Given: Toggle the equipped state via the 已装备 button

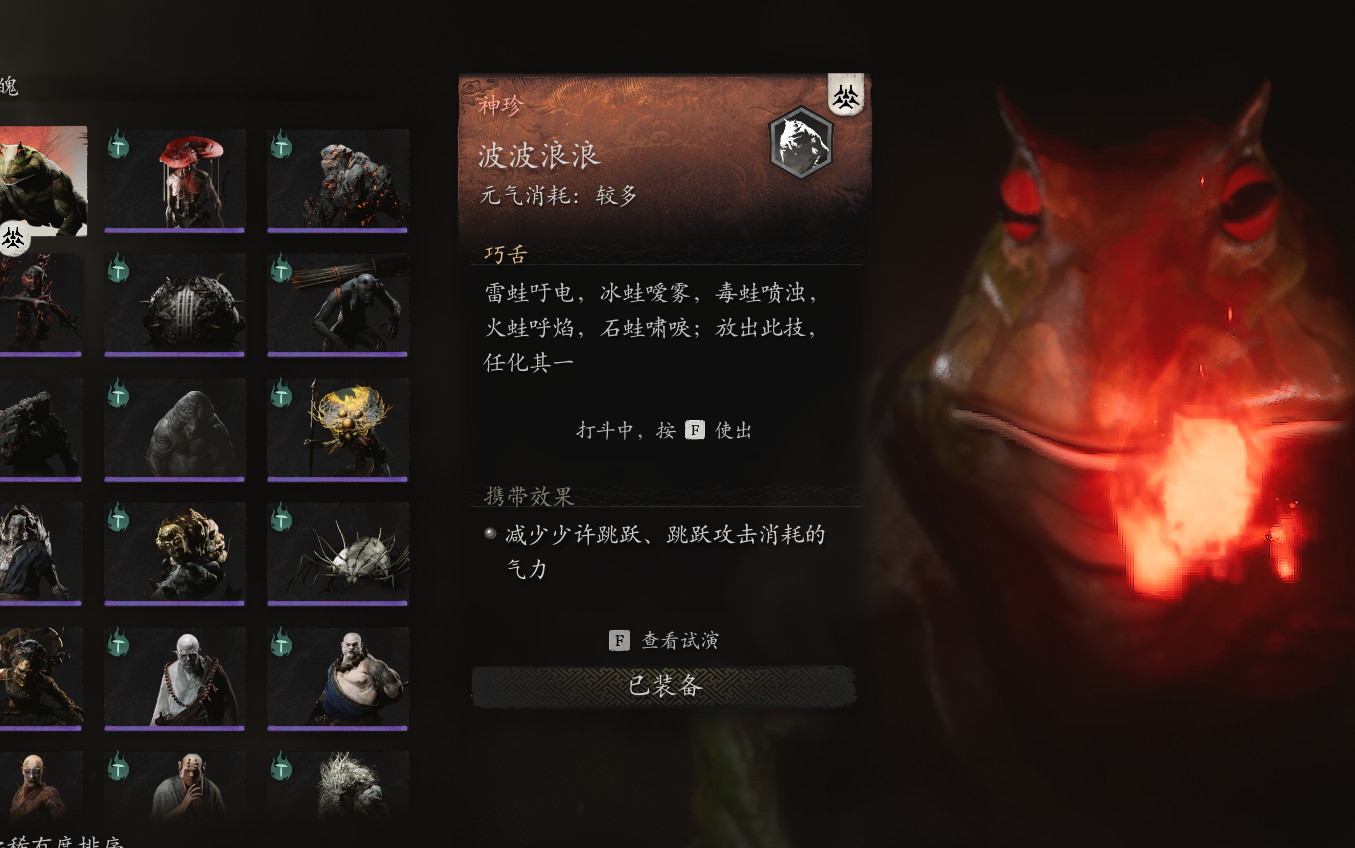Looking at the screenshot, I should point(663,687).
